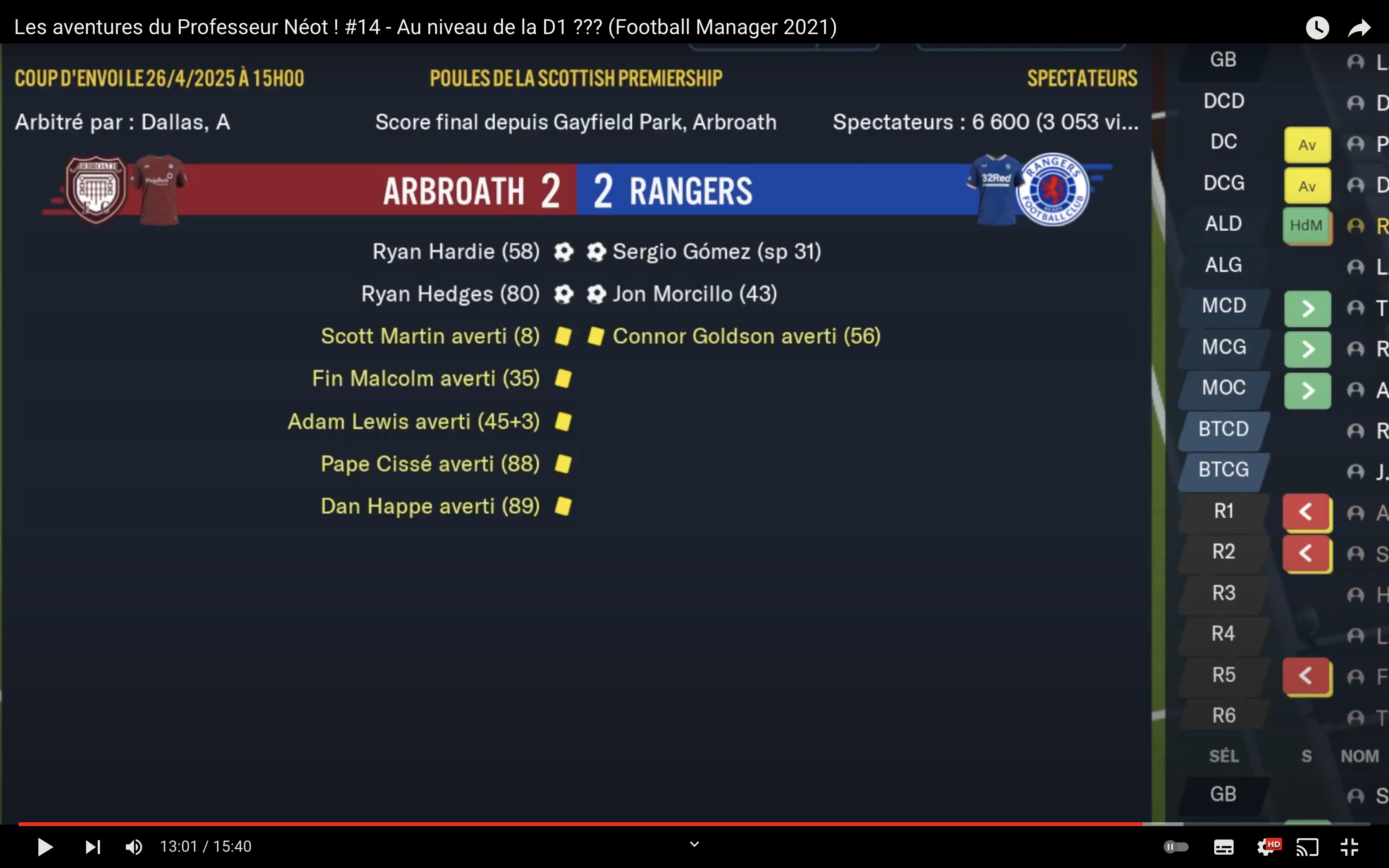Select Ryan Hedges goal entry
This screenshot has height=868, width=1389.
(450, 294)
